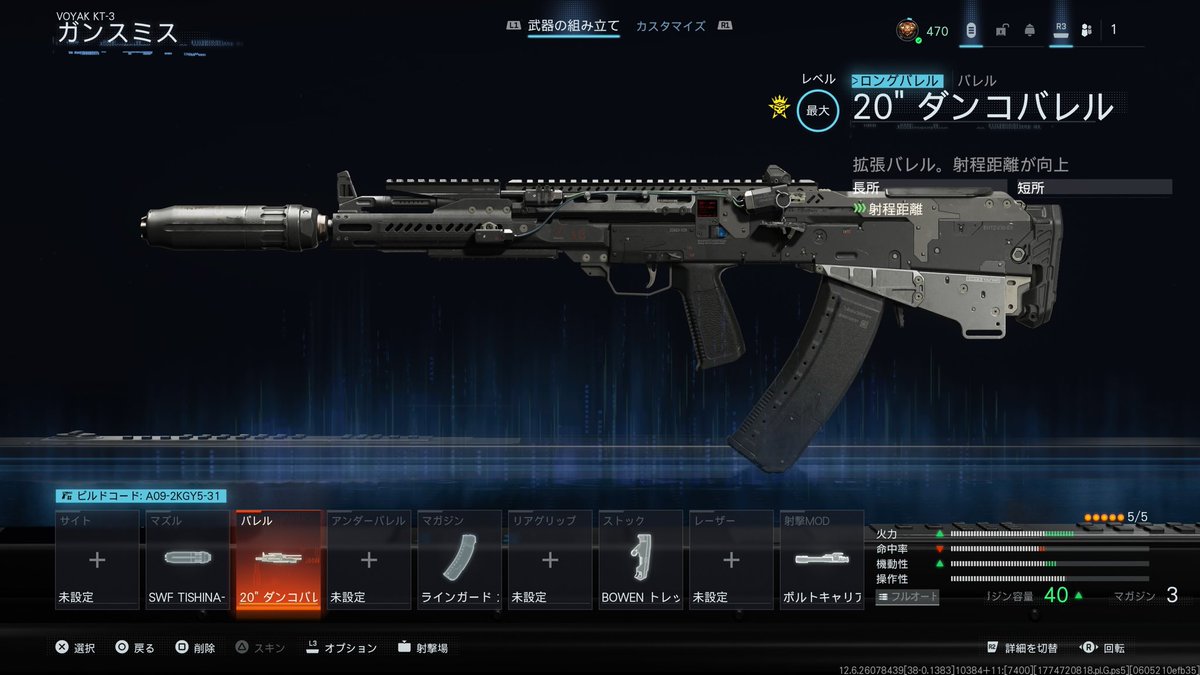
Task: Choose the ボルトキャリア fire mod slot
Action: 821,560
